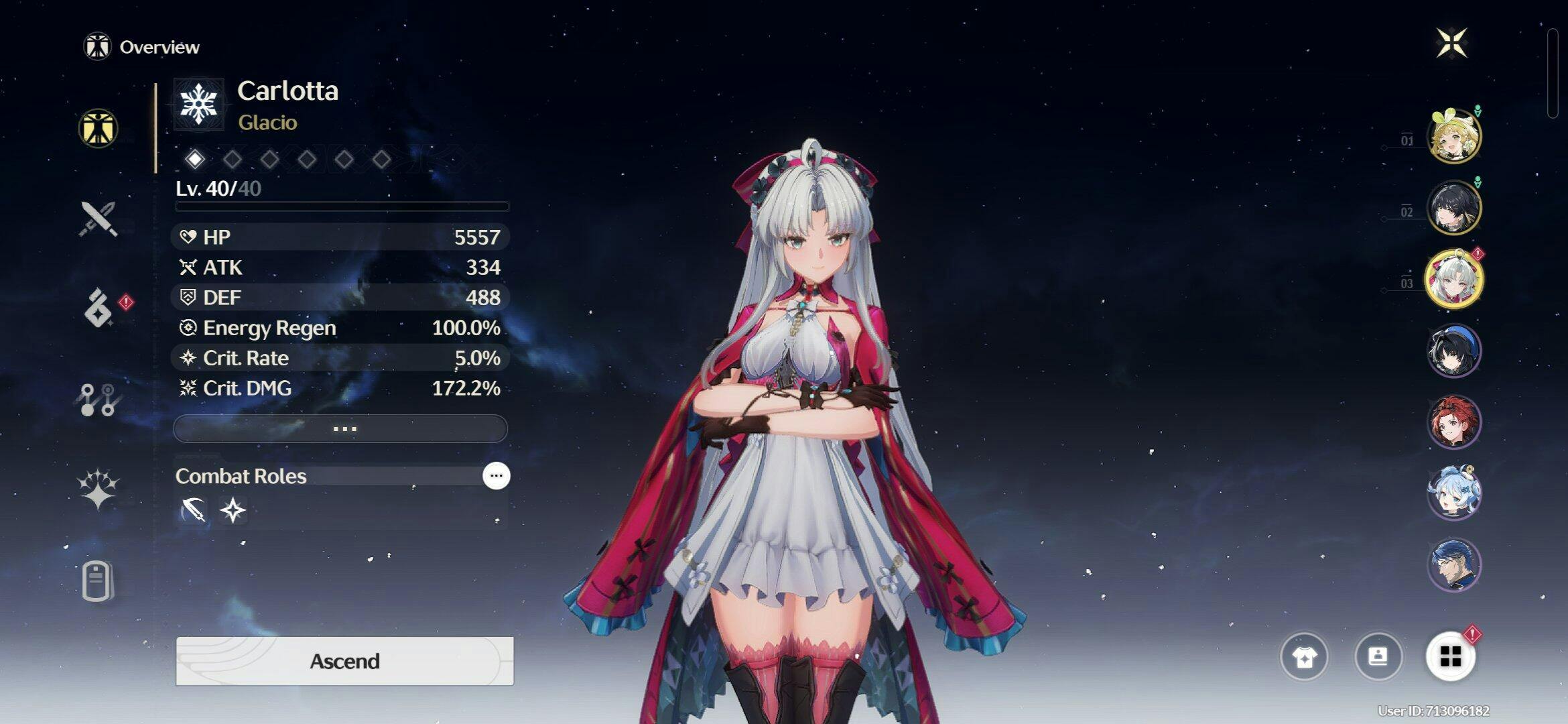
Task: Choose the red-haired character portrait
Action: pyautogui.click(x=1453, y=422)
